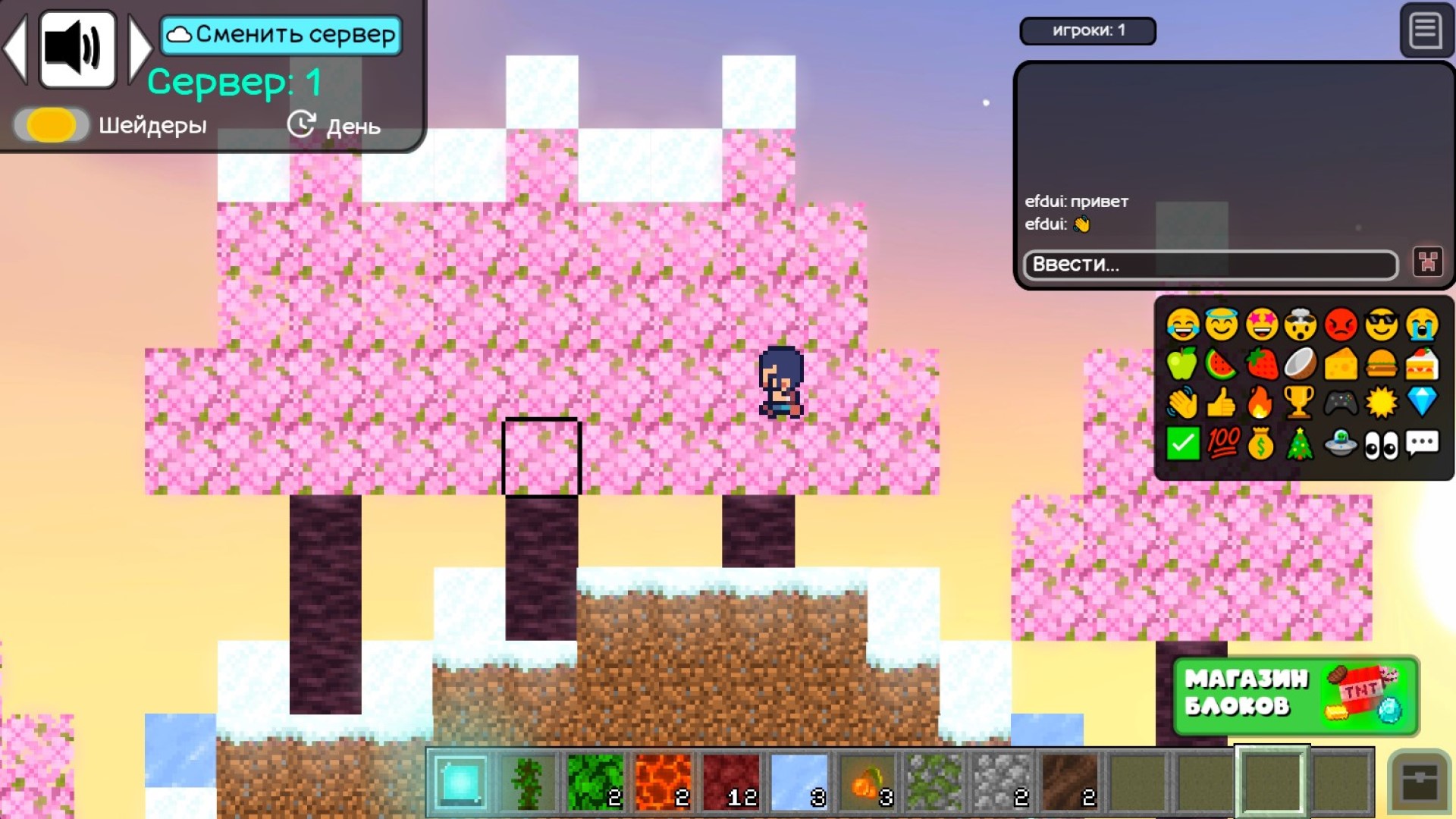Screen dimensions: 1456x819
Task: Click Сменить сервер to change server
Action: pos(281,33)
